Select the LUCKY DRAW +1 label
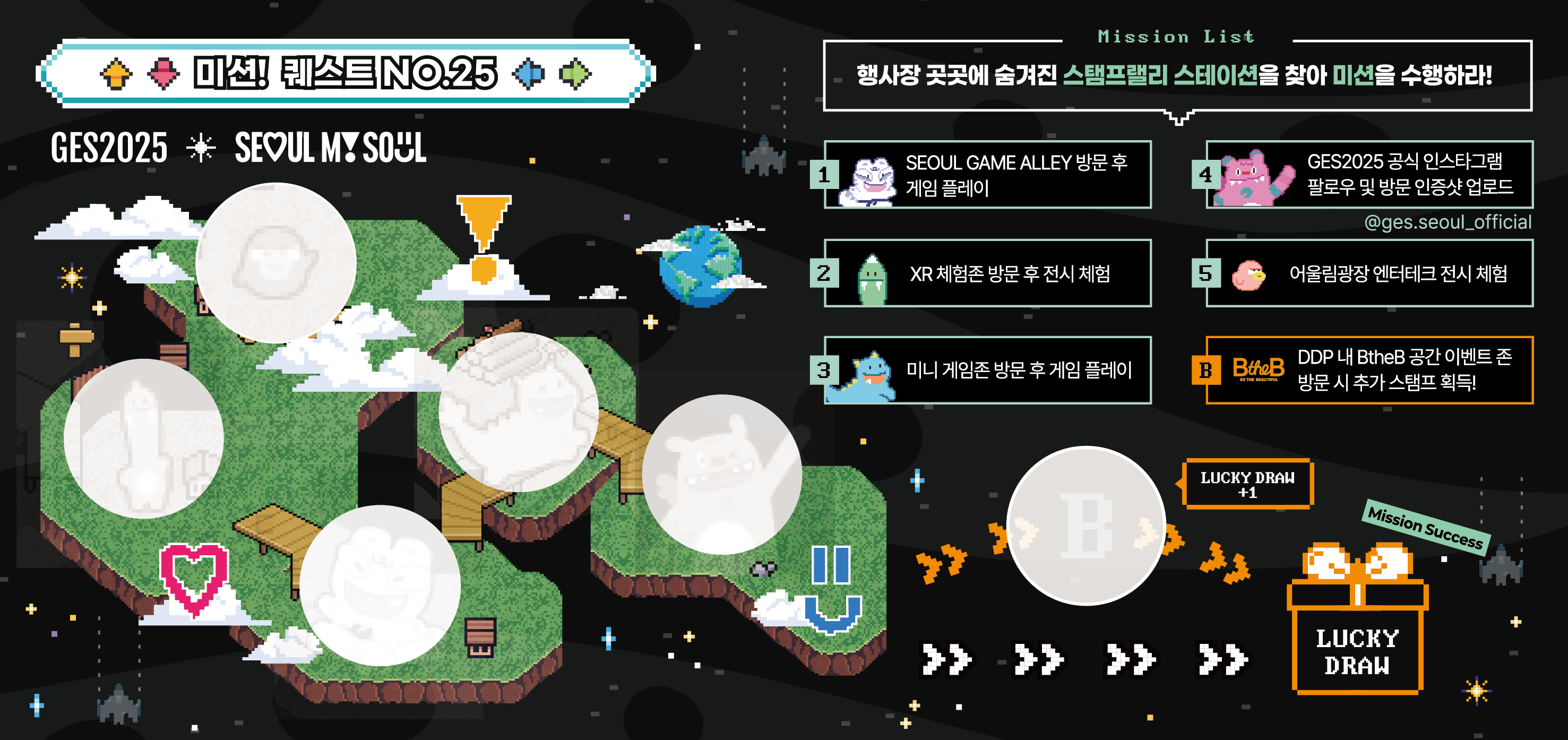The image size is (1568, 740). point(1247,485)
